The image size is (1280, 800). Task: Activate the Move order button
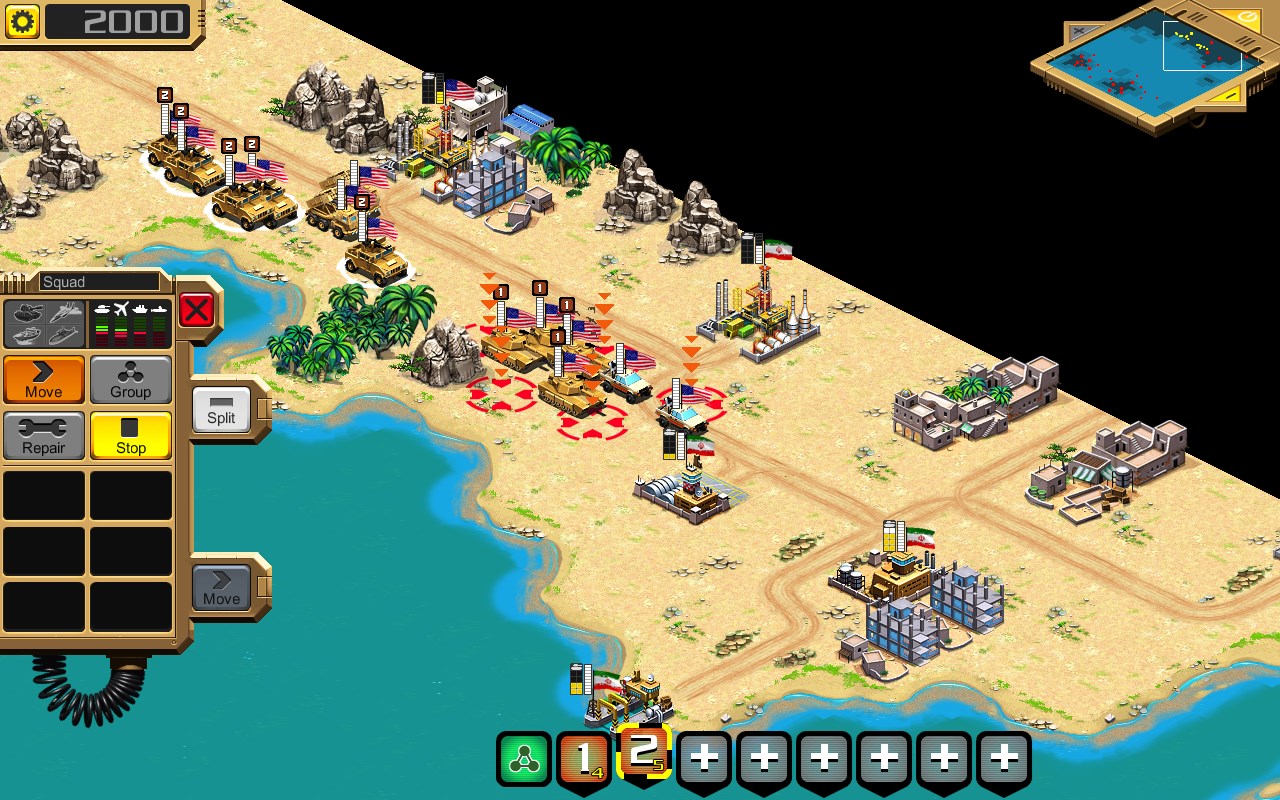42,380
